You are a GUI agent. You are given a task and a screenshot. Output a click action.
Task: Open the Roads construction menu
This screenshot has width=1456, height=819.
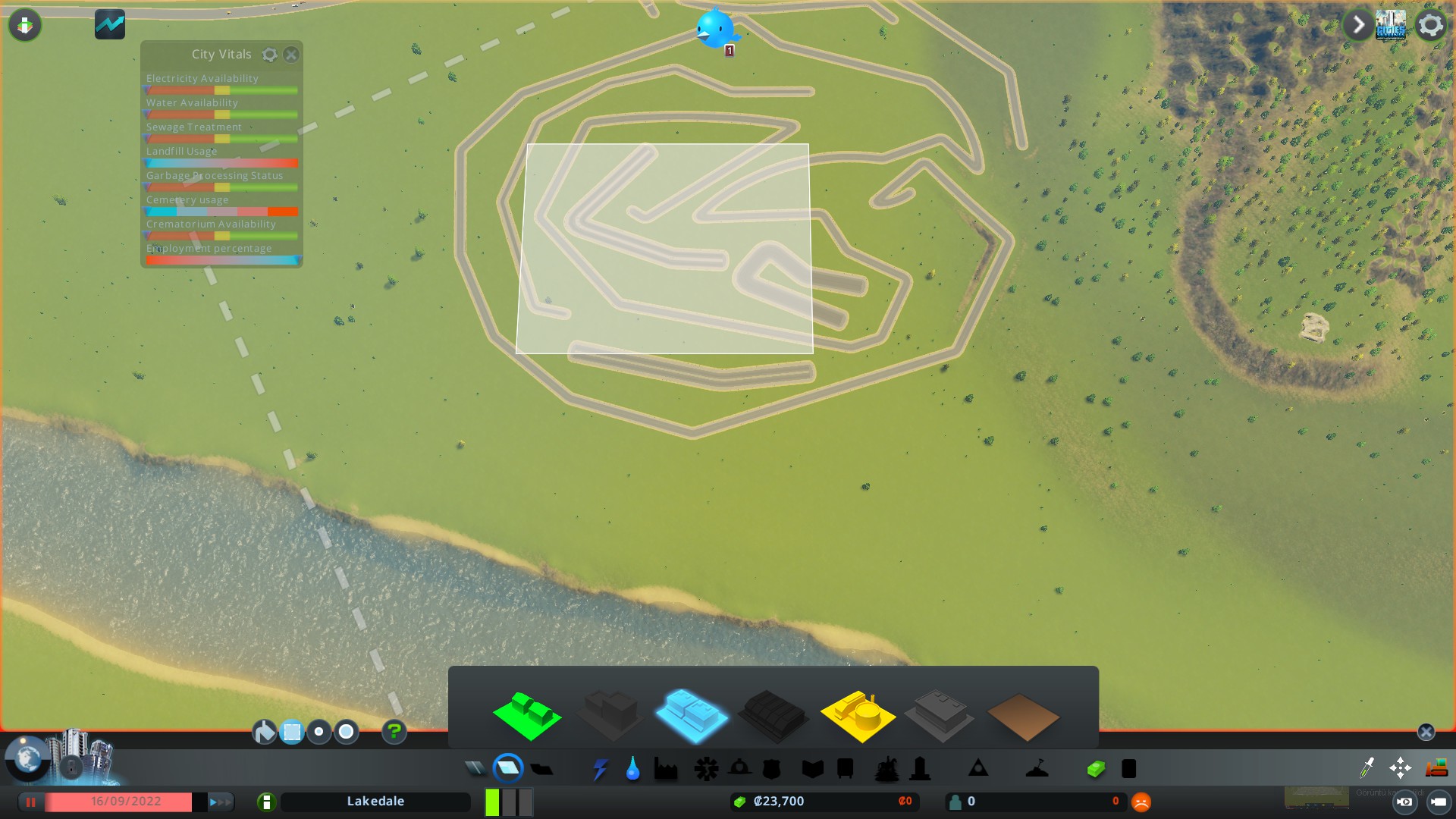pyautogui.click(x=475, y=768)
